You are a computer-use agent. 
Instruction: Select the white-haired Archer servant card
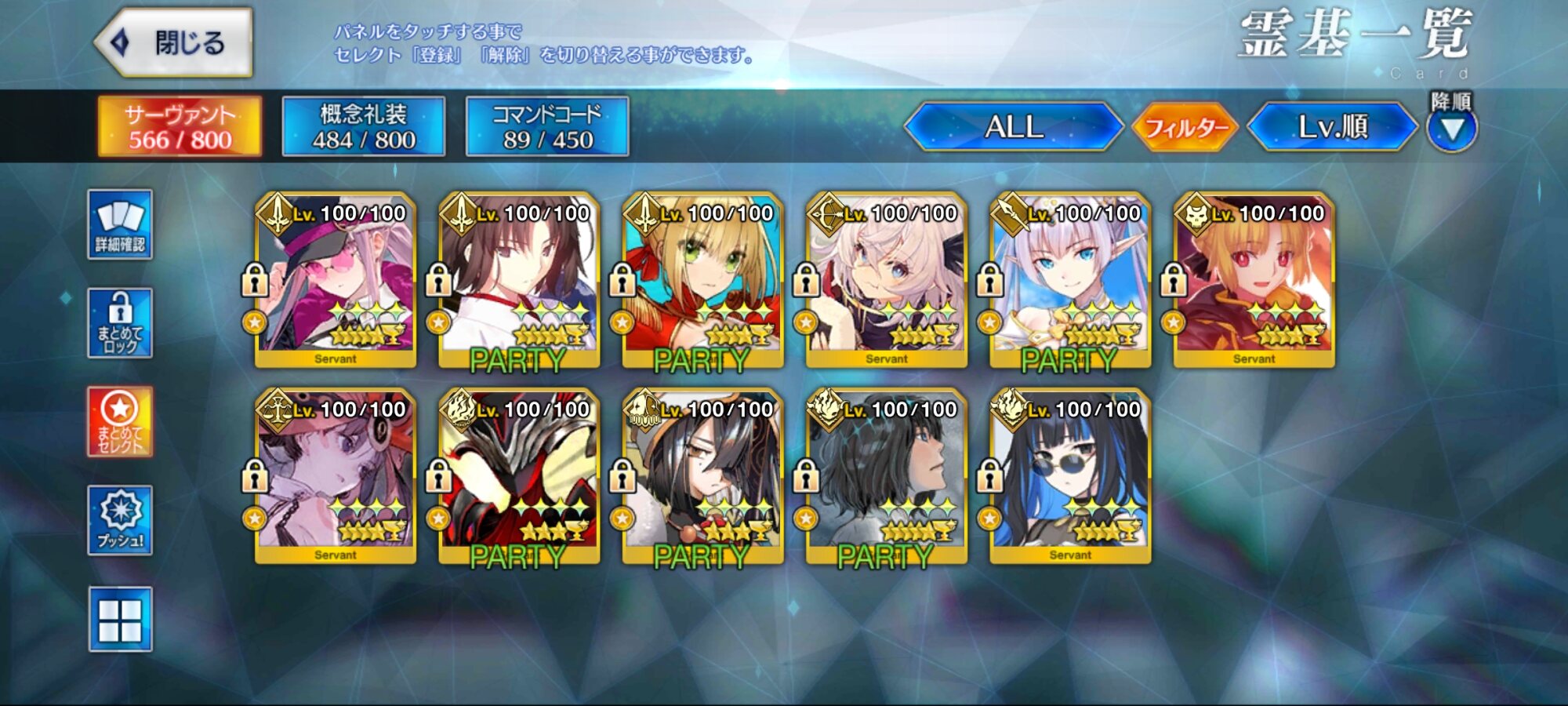point(887,280)
